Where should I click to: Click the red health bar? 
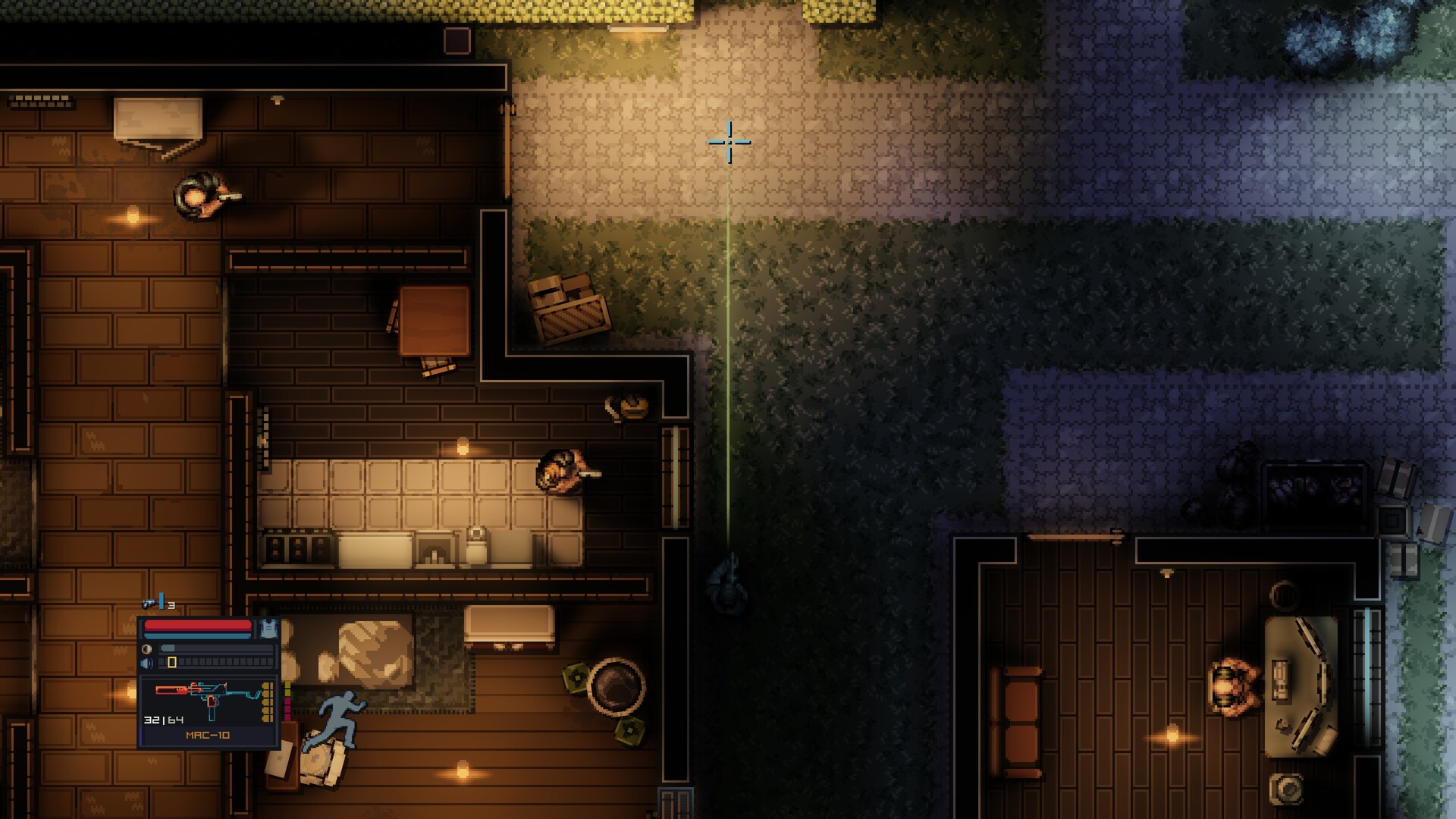coord(196,625)
